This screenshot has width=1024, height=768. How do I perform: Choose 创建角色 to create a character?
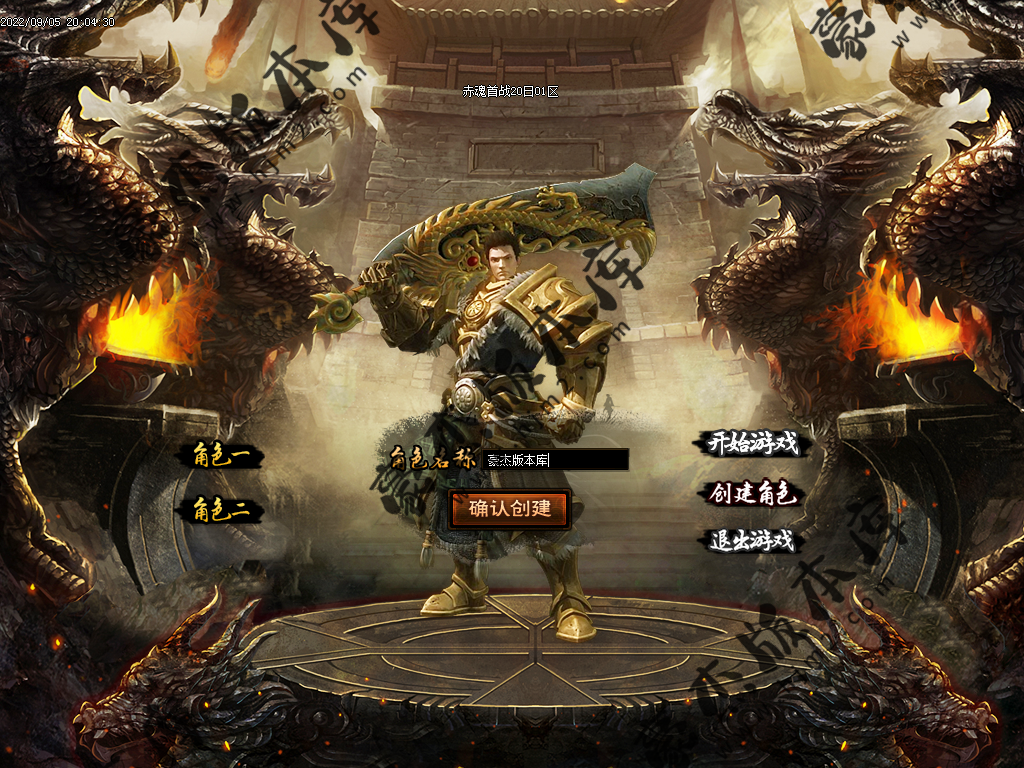point(754,493)
